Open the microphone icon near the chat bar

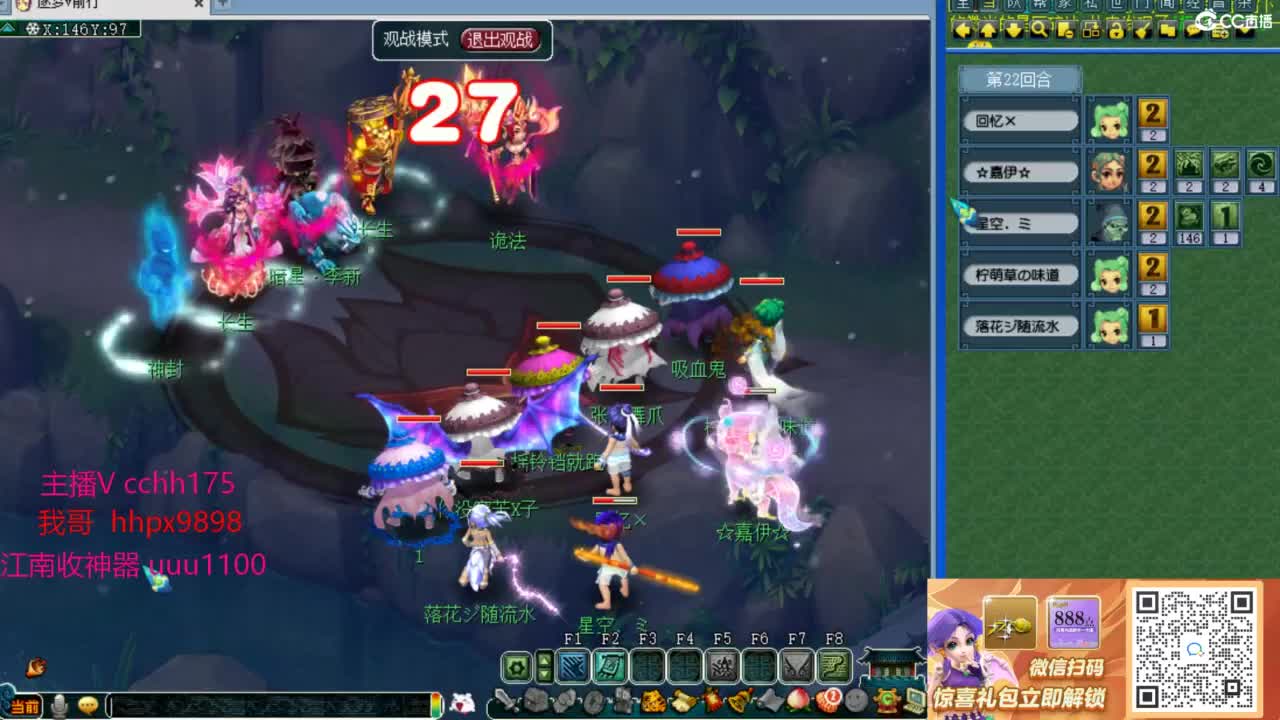point(59,704)
